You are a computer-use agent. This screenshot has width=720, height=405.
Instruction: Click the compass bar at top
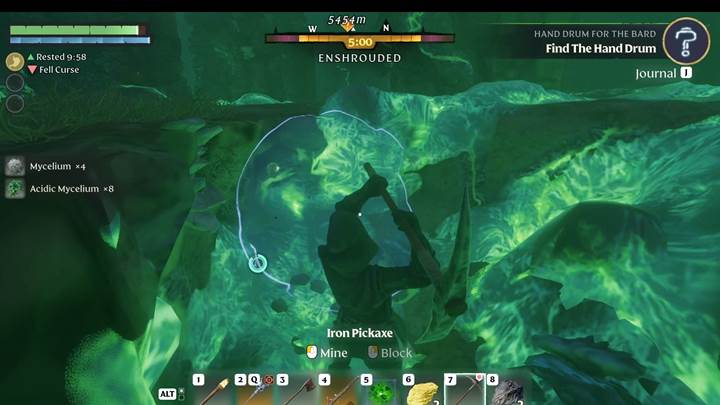coord(359,39)
